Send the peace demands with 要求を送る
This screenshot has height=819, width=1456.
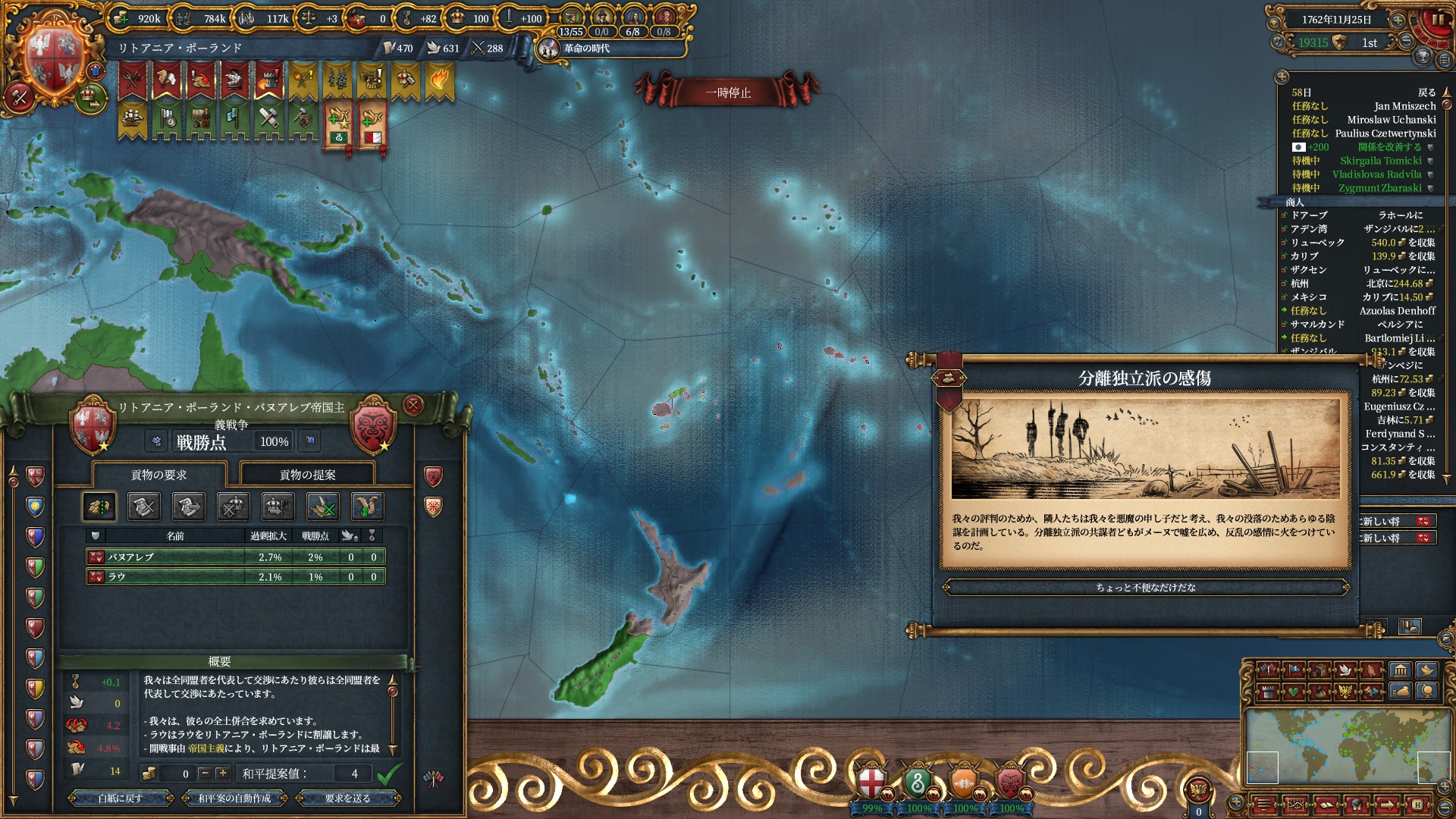[348, 798]
